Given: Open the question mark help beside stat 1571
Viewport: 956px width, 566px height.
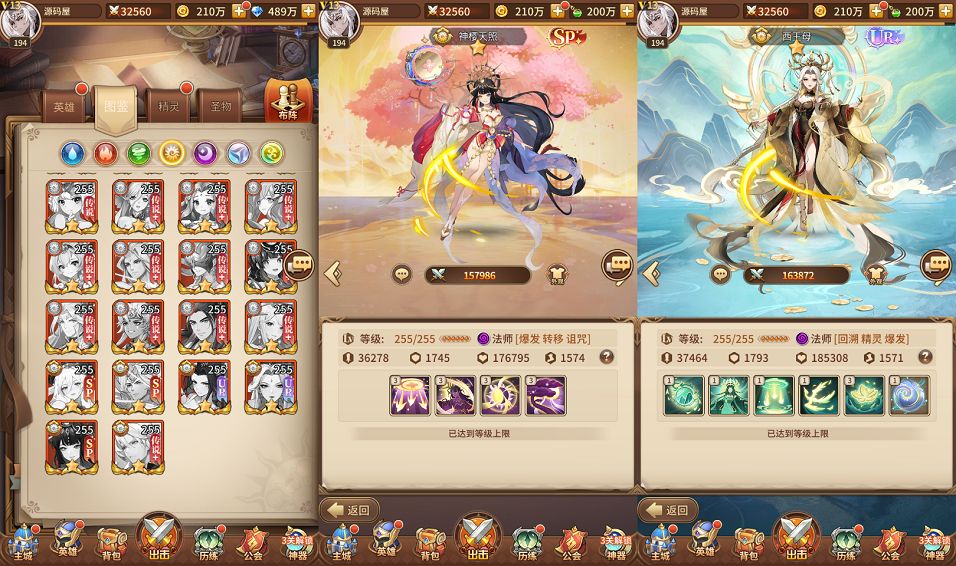Looking at the screenshot, I should click(x=925, y=357).
